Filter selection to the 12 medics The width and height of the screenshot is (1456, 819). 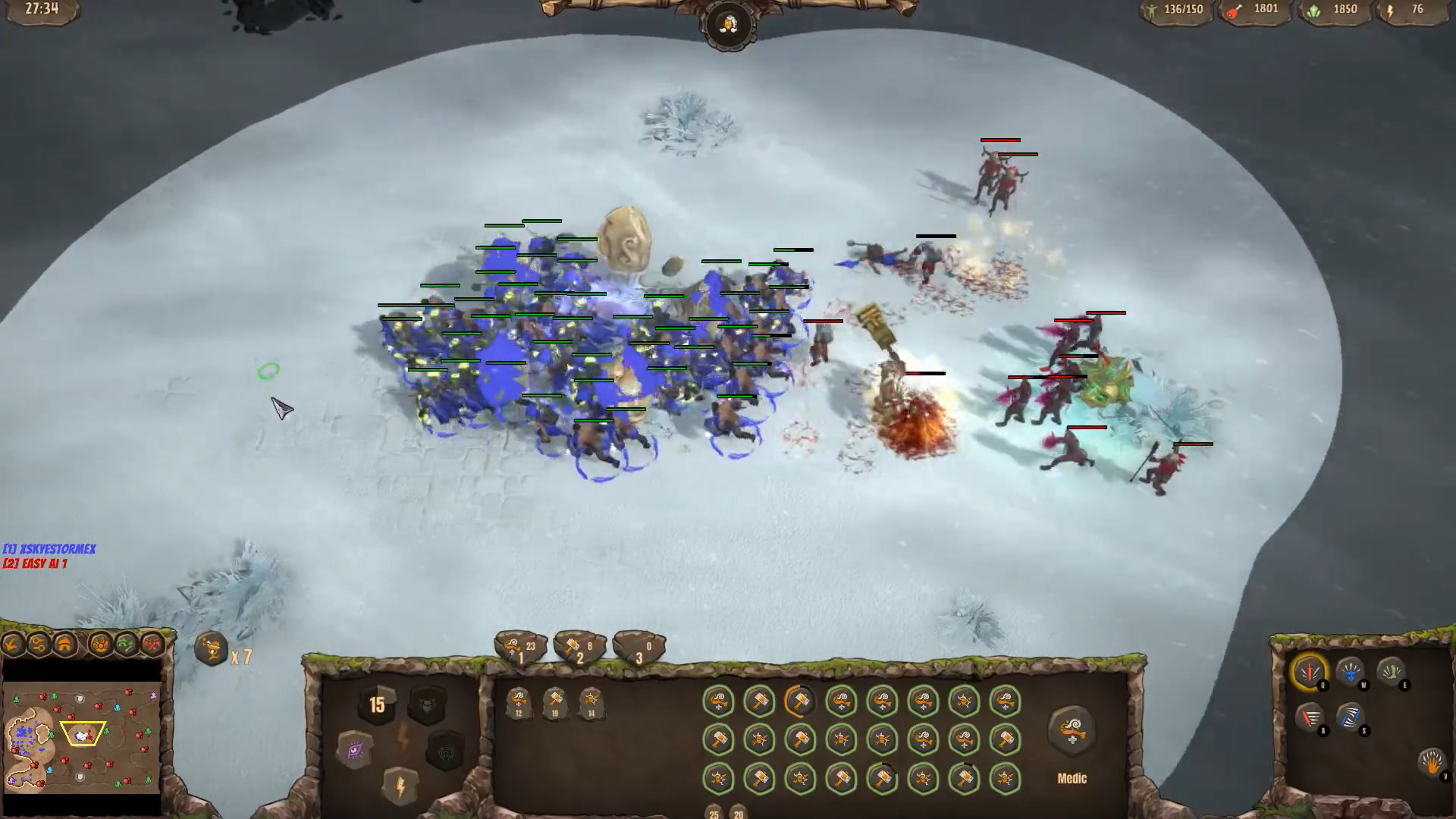click(519, 702)
